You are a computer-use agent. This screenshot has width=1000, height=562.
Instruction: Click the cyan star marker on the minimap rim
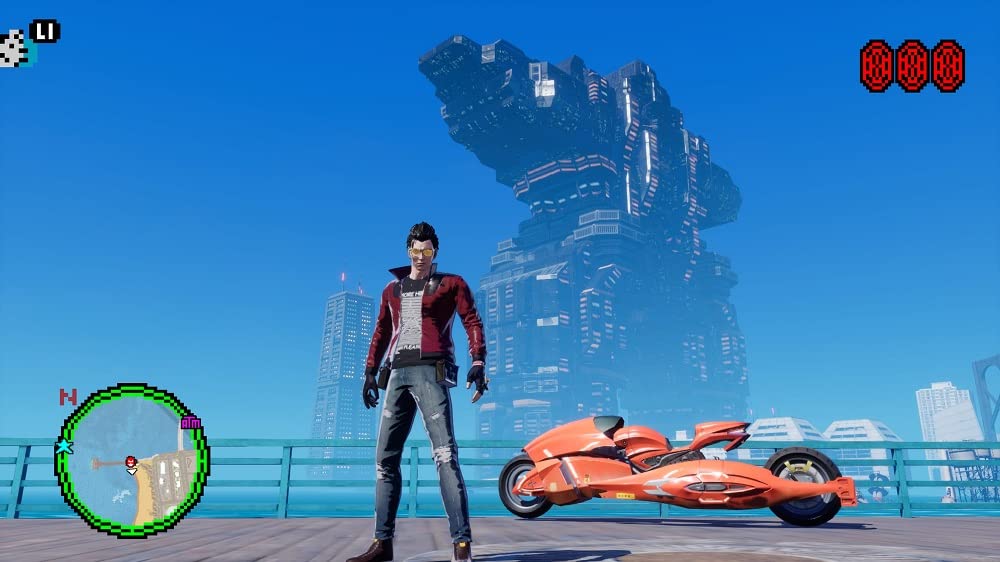(66, 446)
